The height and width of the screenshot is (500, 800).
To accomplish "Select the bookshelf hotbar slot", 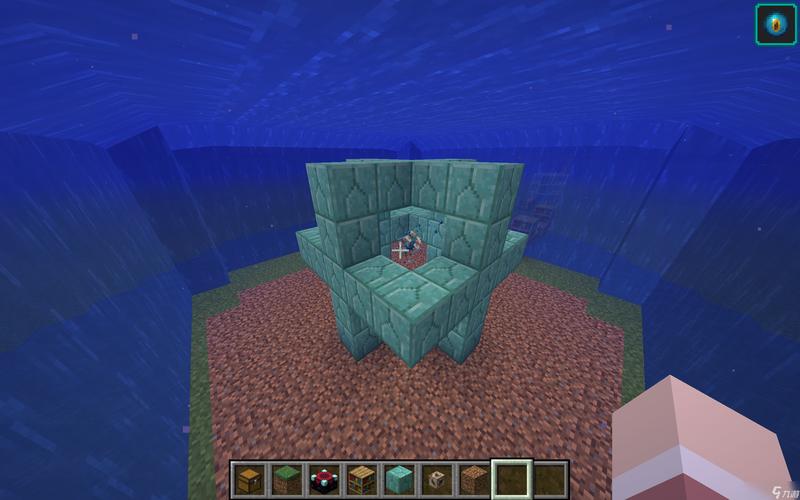I will [361, 479].
